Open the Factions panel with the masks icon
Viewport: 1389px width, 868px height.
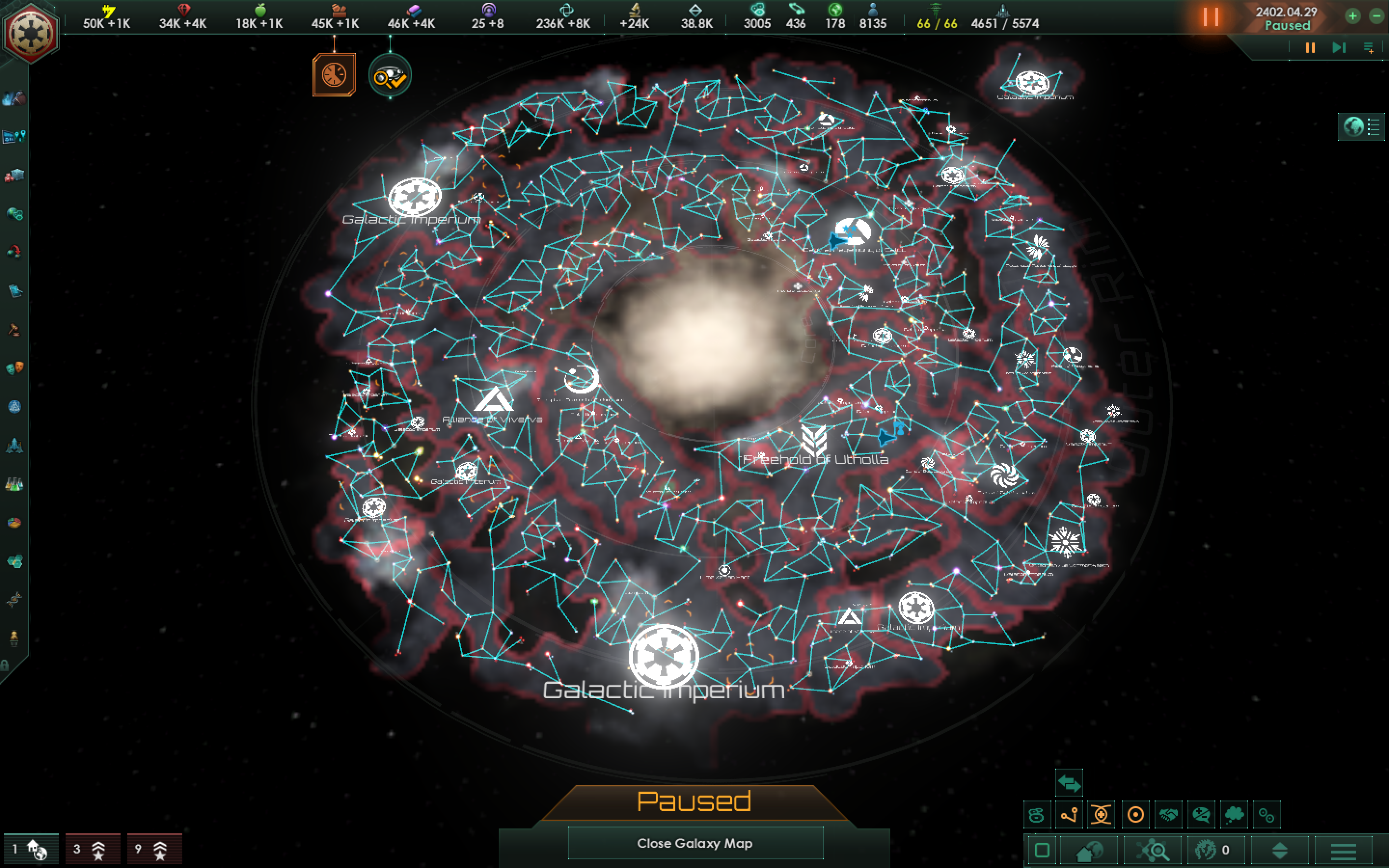[x=14, y=367]
